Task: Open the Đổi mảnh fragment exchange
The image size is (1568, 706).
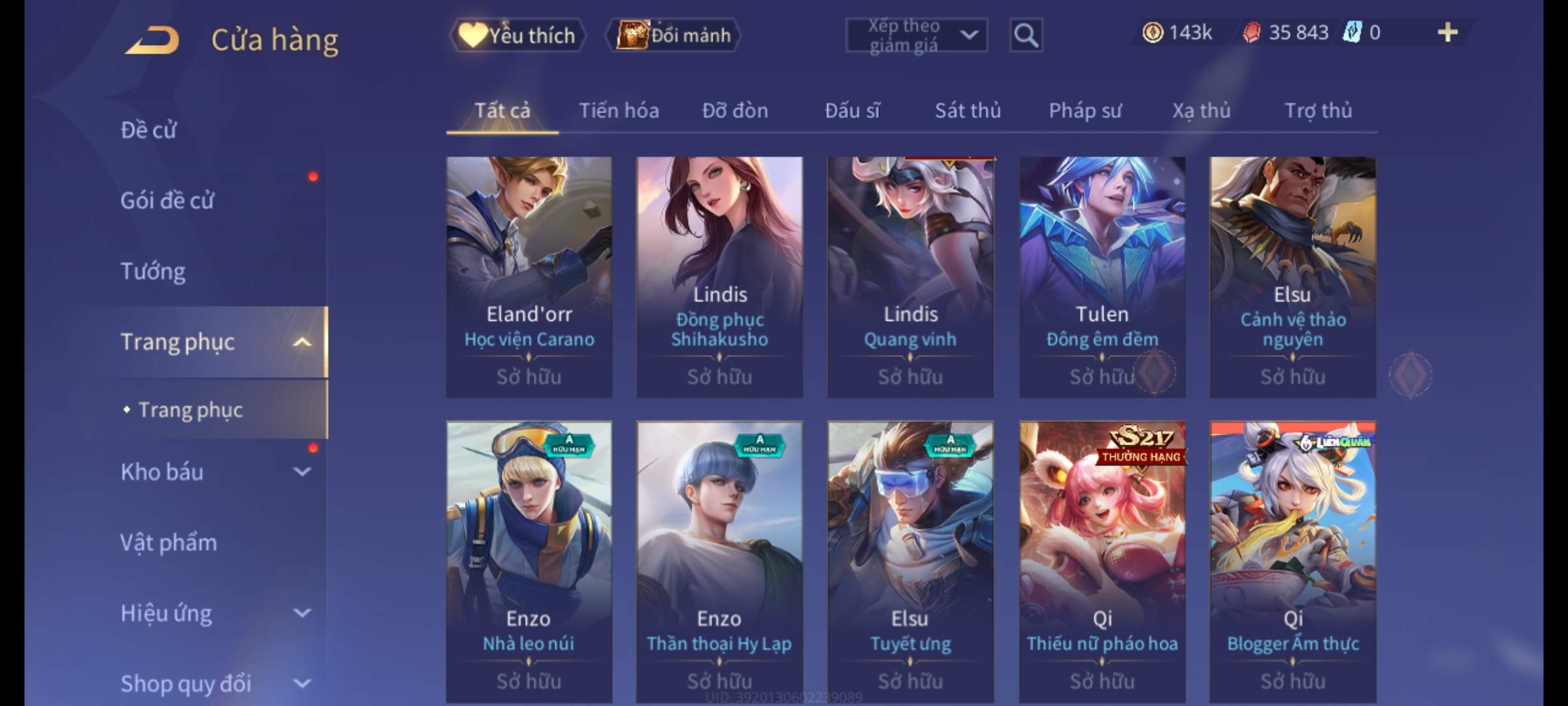Action: coord(674,35)
